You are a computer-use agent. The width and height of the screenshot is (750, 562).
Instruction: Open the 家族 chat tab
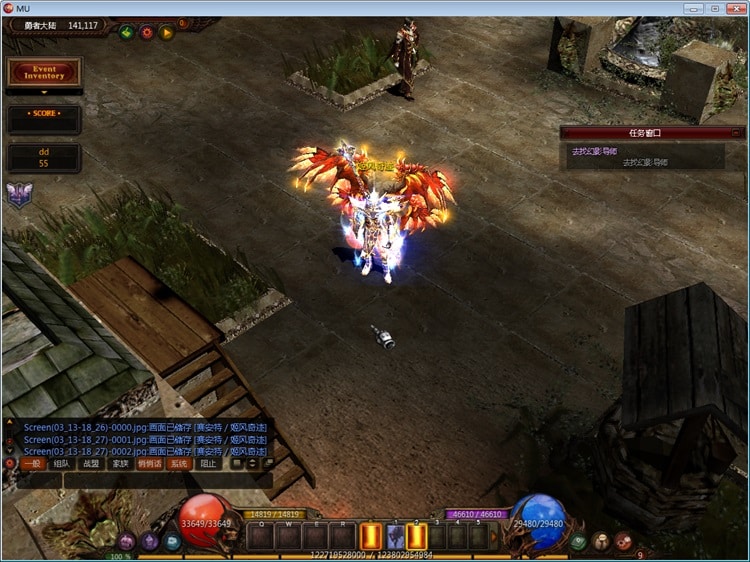pos(120,464)
